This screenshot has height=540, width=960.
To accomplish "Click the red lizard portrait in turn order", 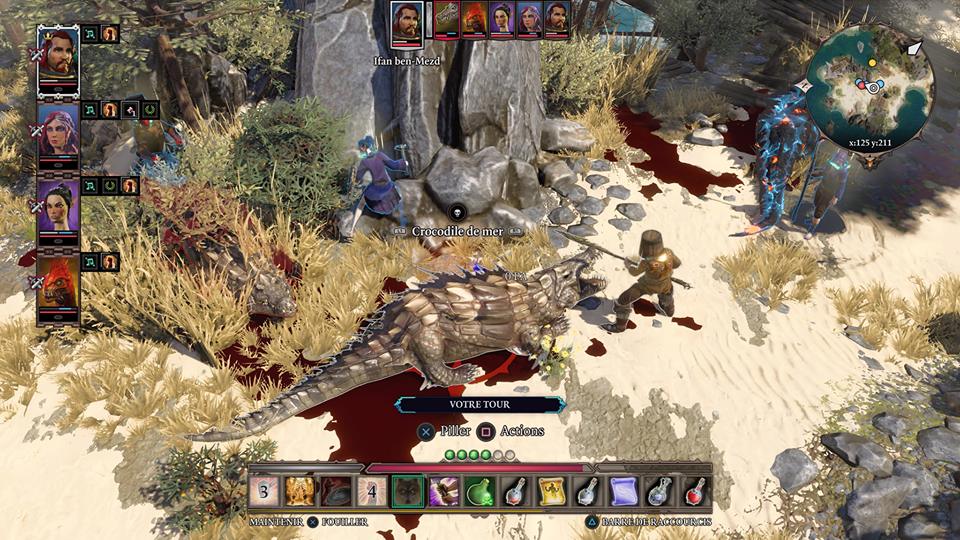I will click(x=474, y=19).
